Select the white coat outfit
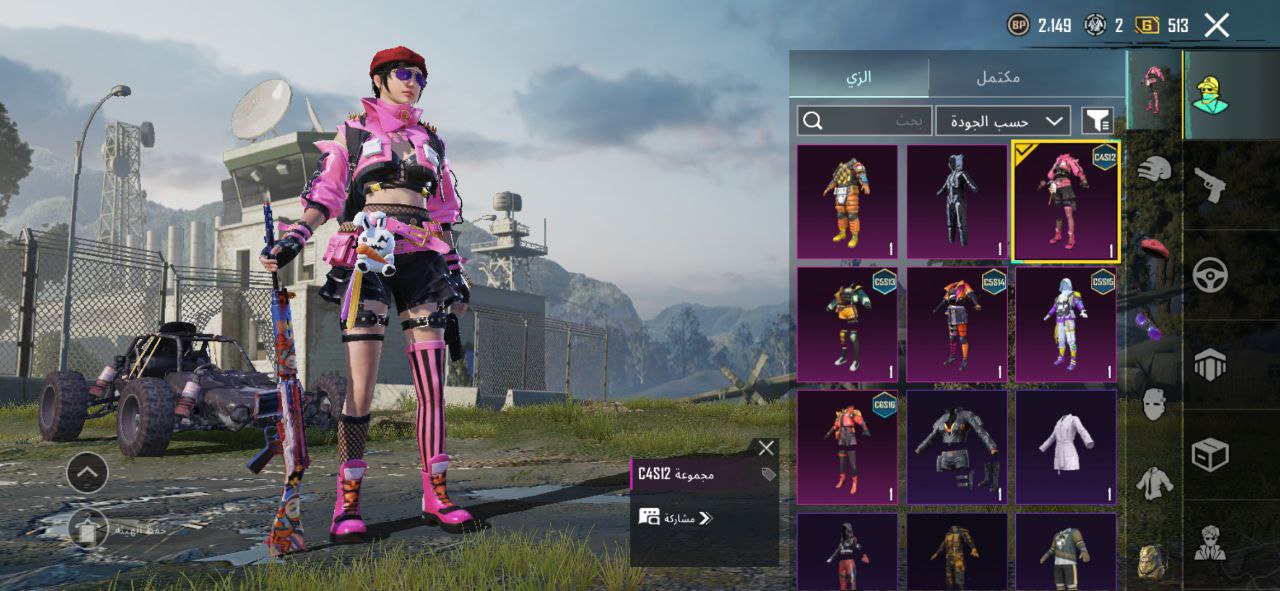Viewport: 1280px width, 591px height. (x=1065, y=447)
